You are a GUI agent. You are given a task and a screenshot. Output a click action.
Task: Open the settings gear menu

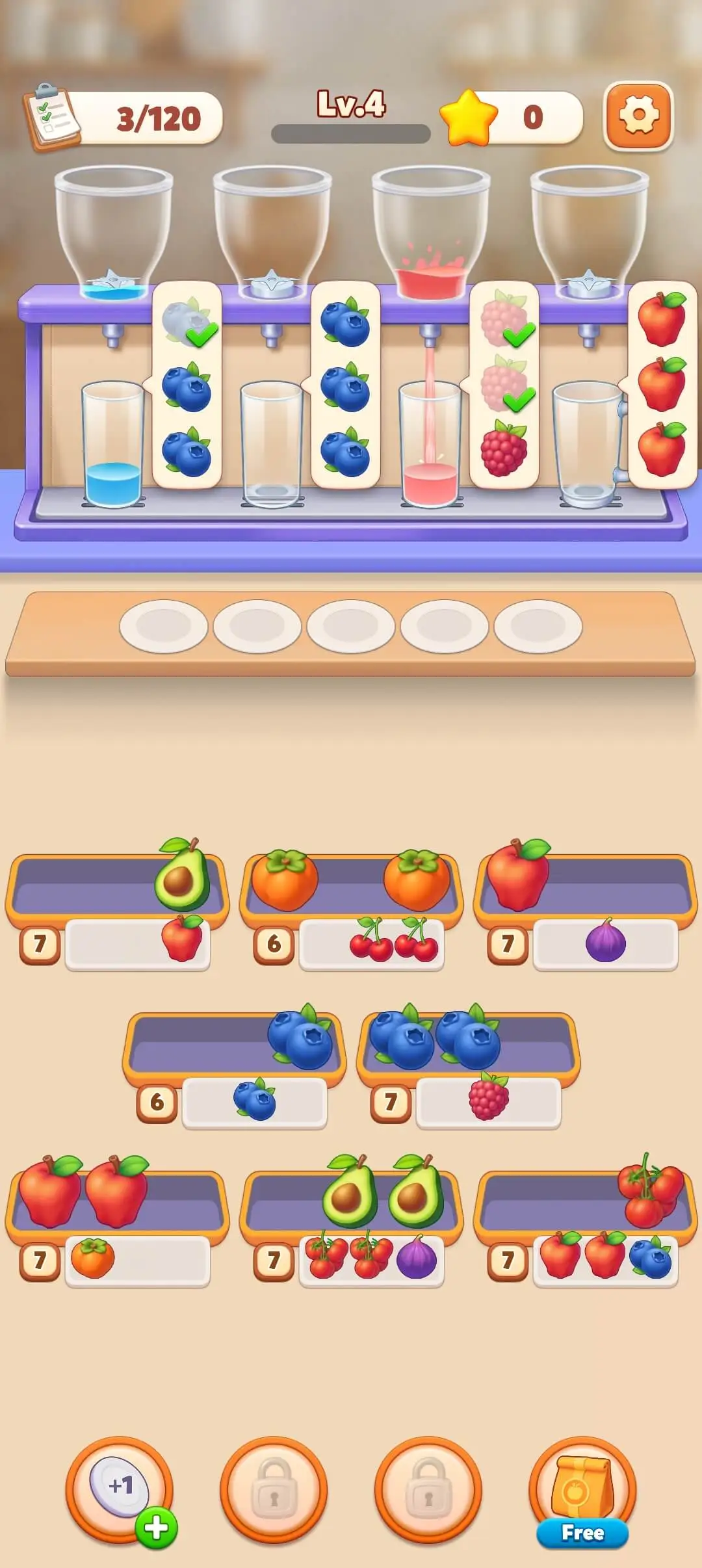click(638, 116)
